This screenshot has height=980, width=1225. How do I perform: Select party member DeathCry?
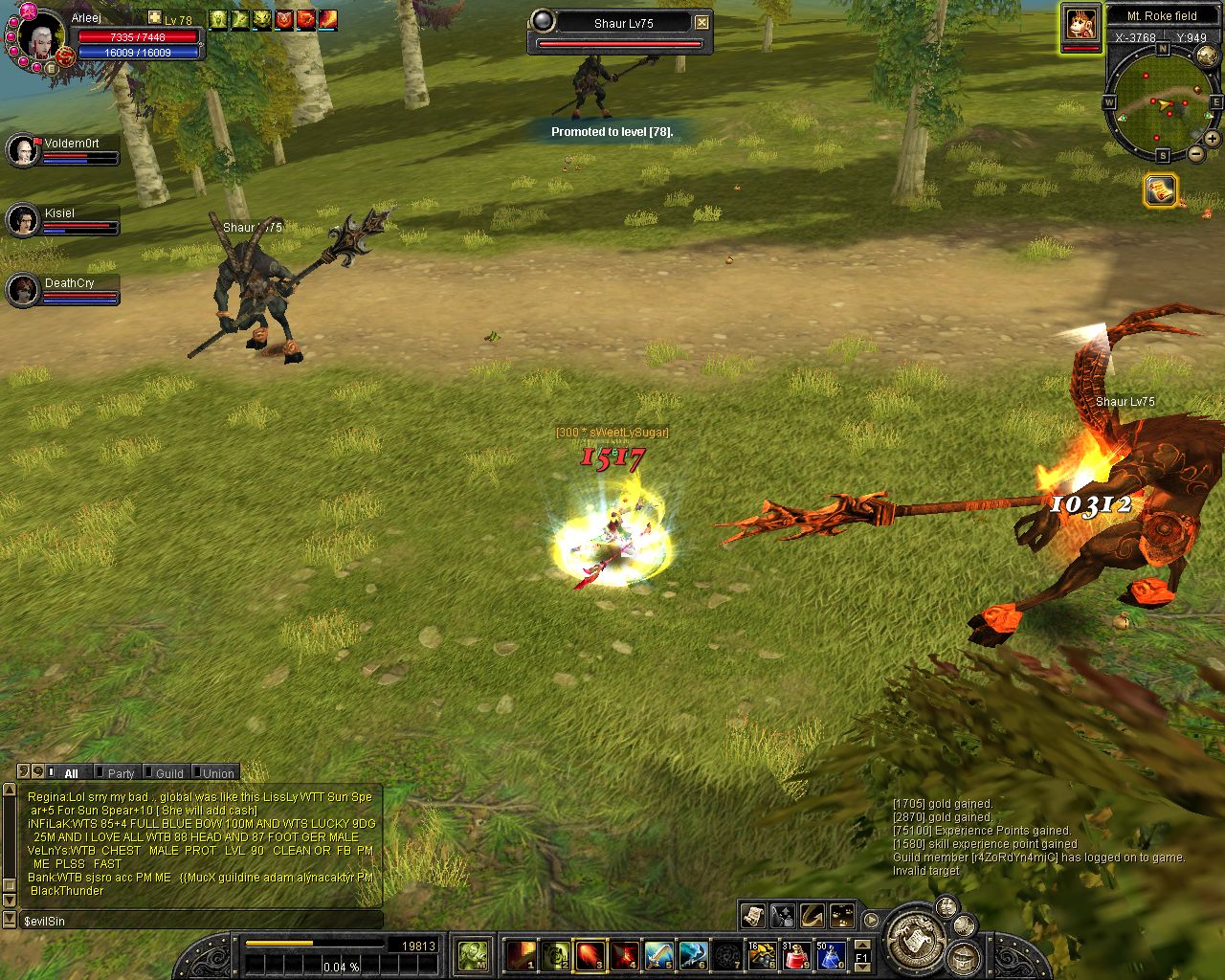coord(23,290)
